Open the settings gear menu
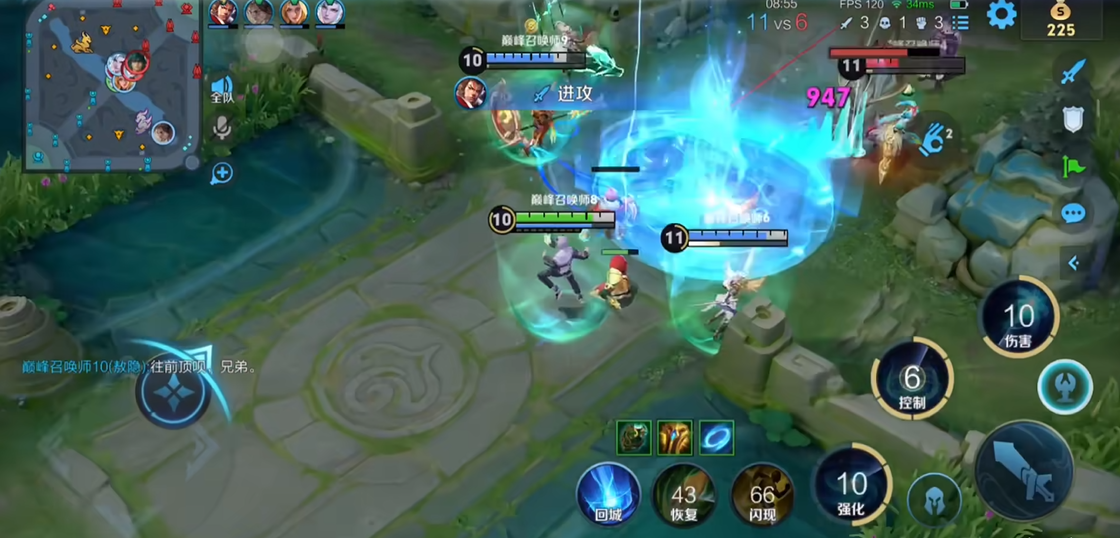The image size is (1120, 538). (1001, 15)
